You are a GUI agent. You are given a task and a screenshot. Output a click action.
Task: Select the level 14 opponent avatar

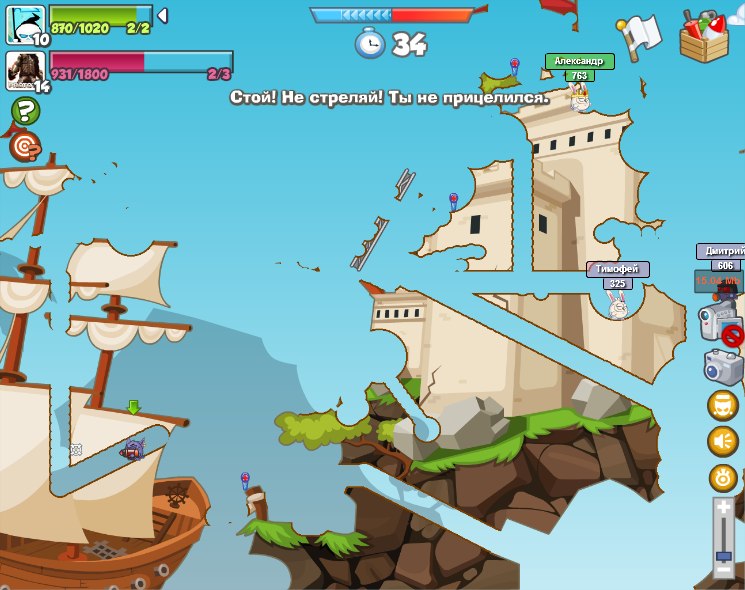tap(25, 69)
